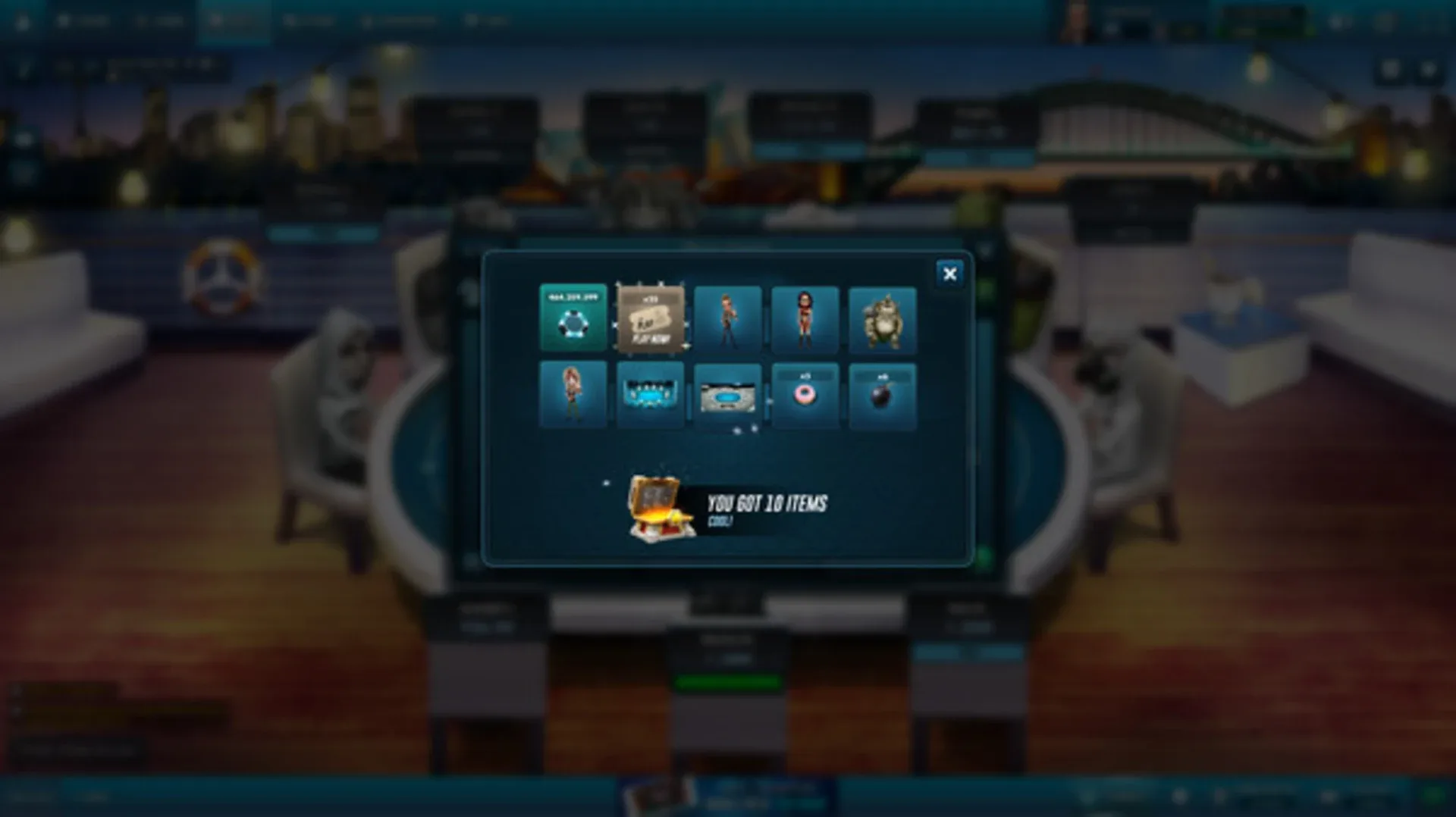Select the donut consumable reward

[806, 396]
